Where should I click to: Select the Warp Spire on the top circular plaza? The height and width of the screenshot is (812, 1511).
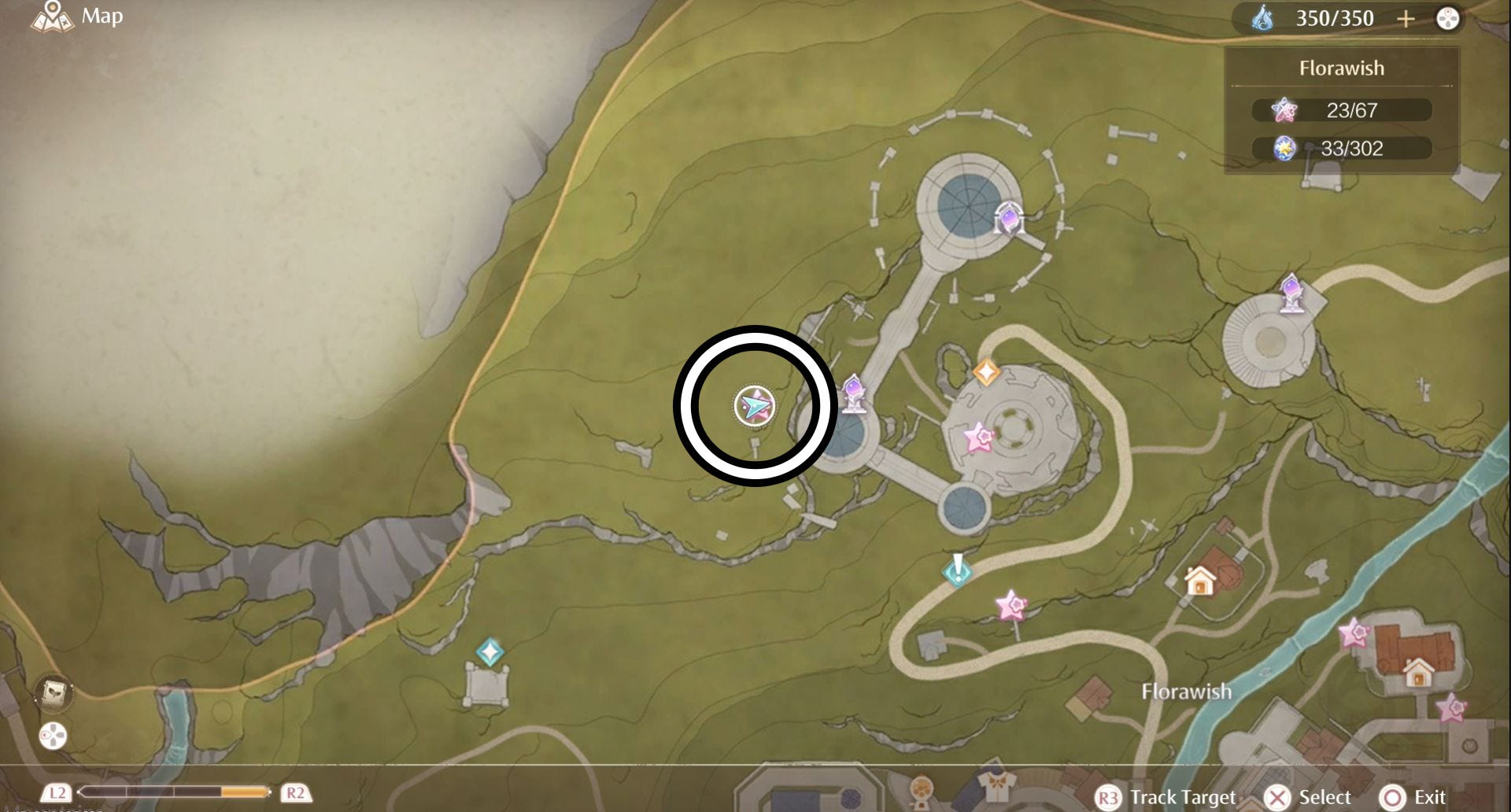1008,219
